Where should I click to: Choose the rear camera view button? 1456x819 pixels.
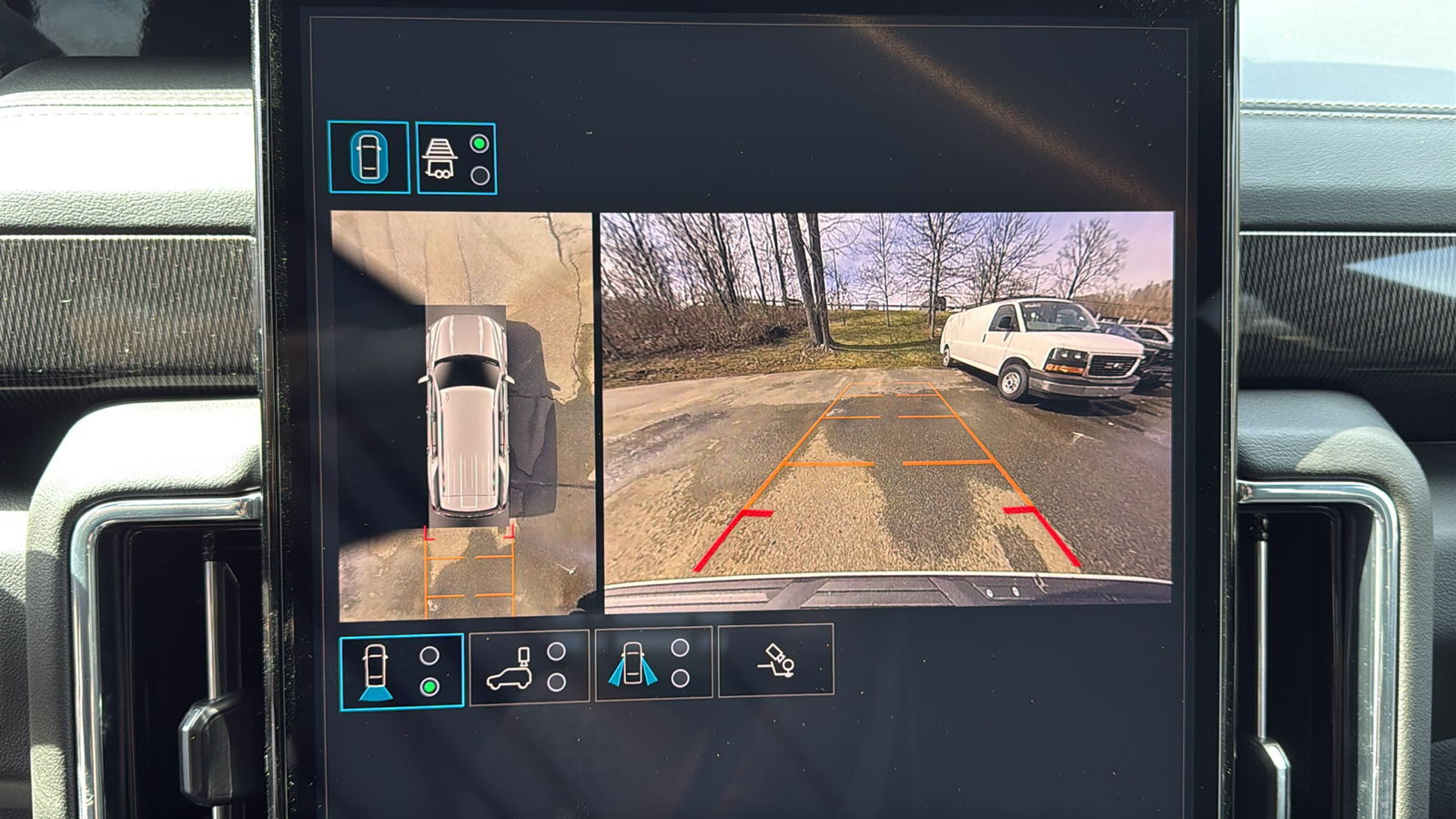pyautogui.click(x=401, y=672)
